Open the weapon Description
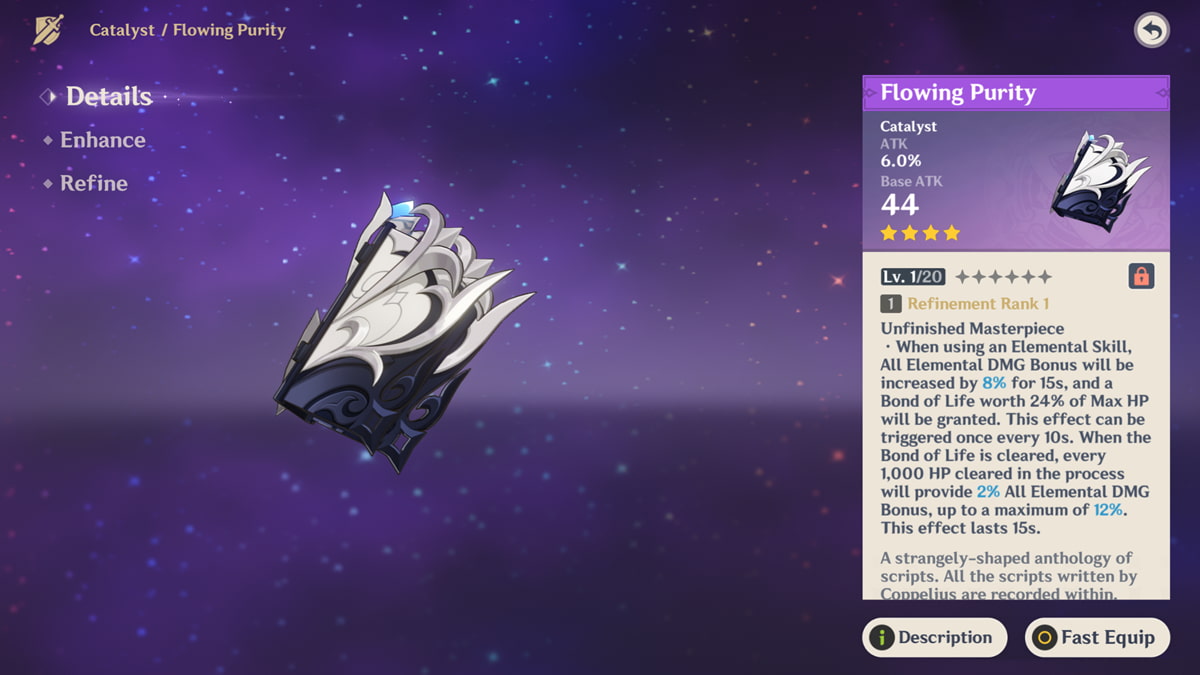The height and width of the screenshot is (675, 1200). click(934, 637)
